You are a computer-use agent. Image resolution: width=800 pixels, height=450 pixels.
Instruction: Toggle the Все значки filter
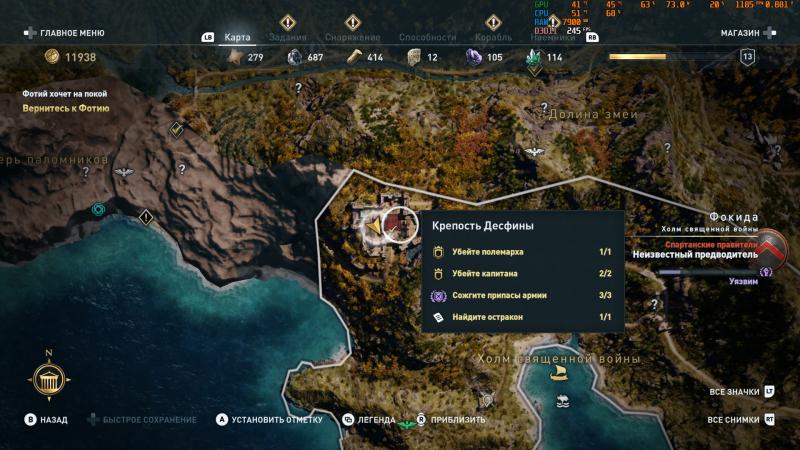click(x=735, y=392)
